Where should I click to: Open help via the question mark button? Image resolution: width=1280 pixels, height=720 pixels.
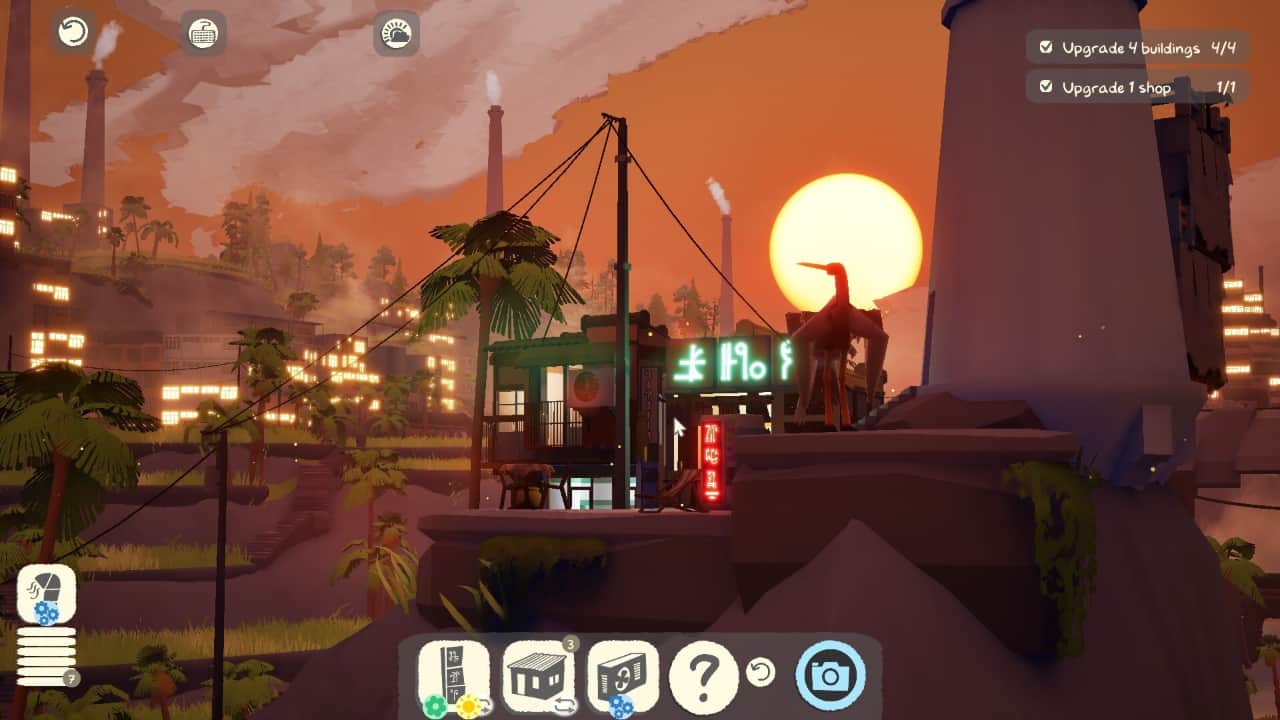[706, 674]
